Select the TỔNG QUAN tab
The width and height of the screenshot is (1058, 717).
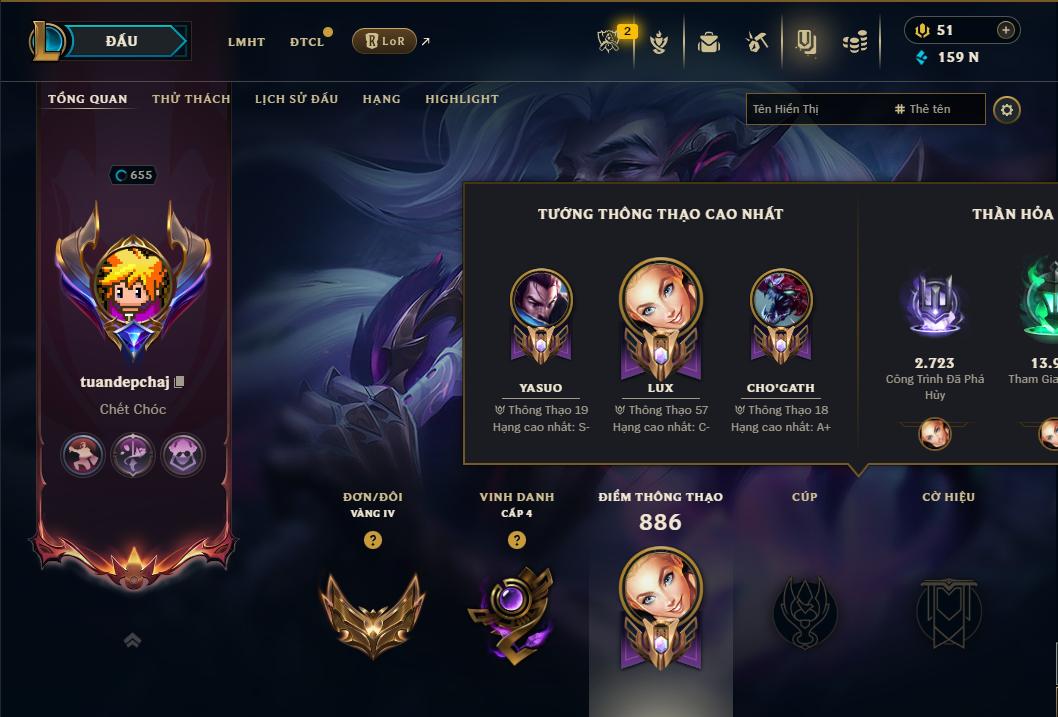pyautogui.click(x=88, y=99)
